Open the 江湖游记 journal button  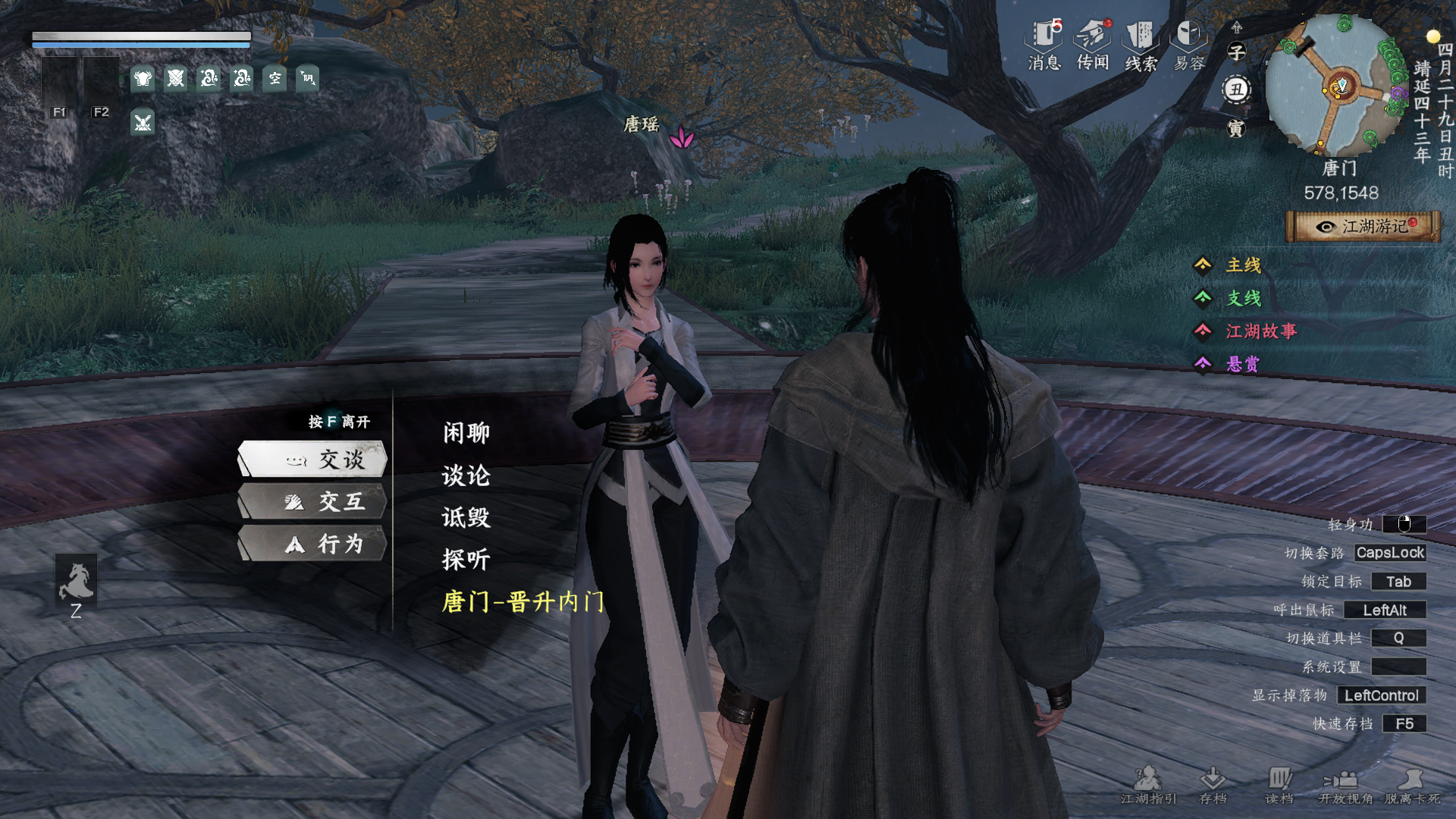coord(1363,227)
